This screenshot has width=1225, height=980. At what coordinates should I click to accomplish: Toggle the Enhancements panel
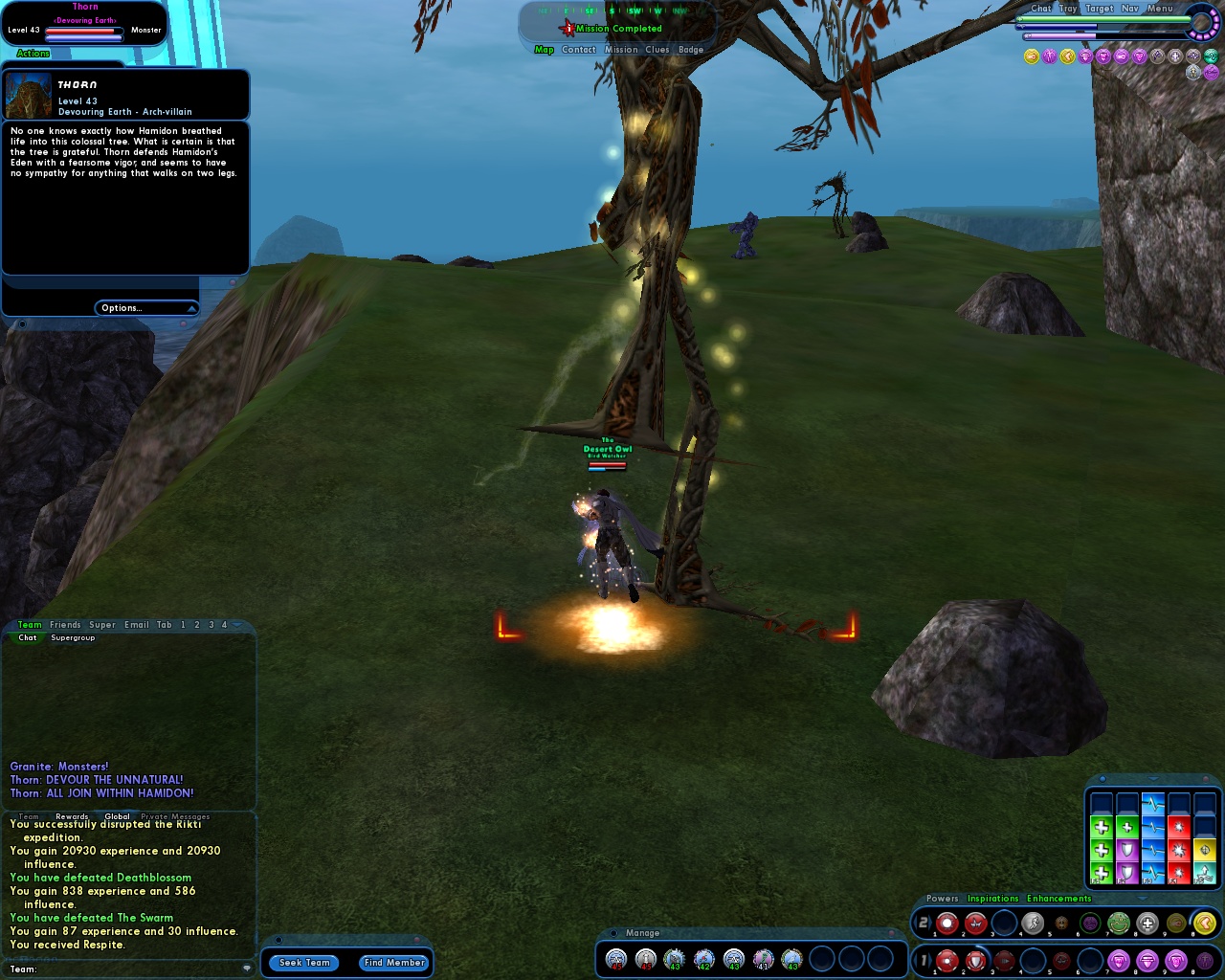coord(1058,899)
